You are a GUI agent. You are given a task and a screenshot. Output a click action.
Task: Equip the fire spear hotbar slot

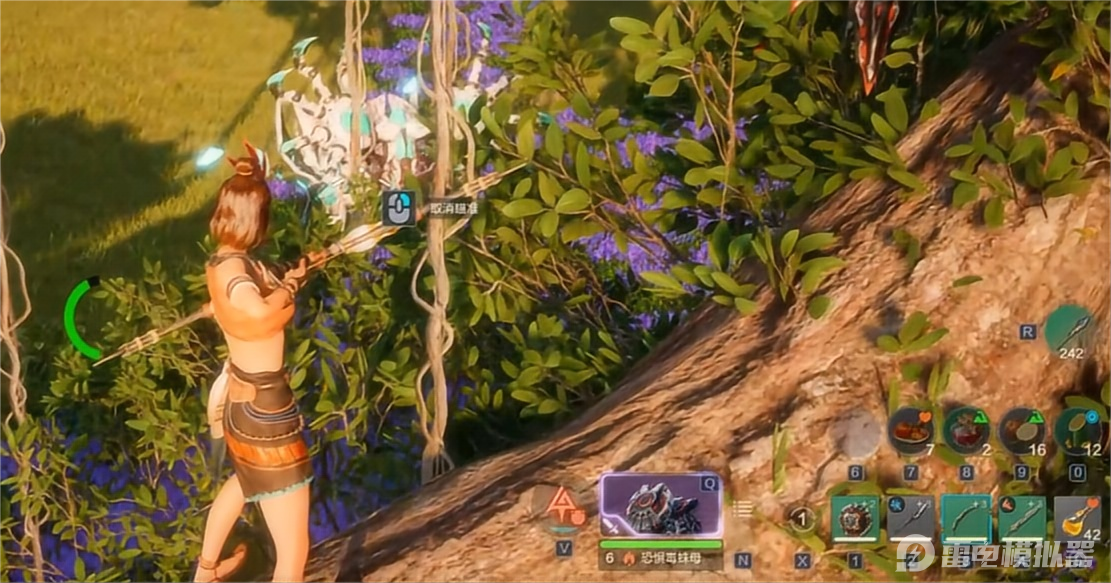coord(1022,519)
